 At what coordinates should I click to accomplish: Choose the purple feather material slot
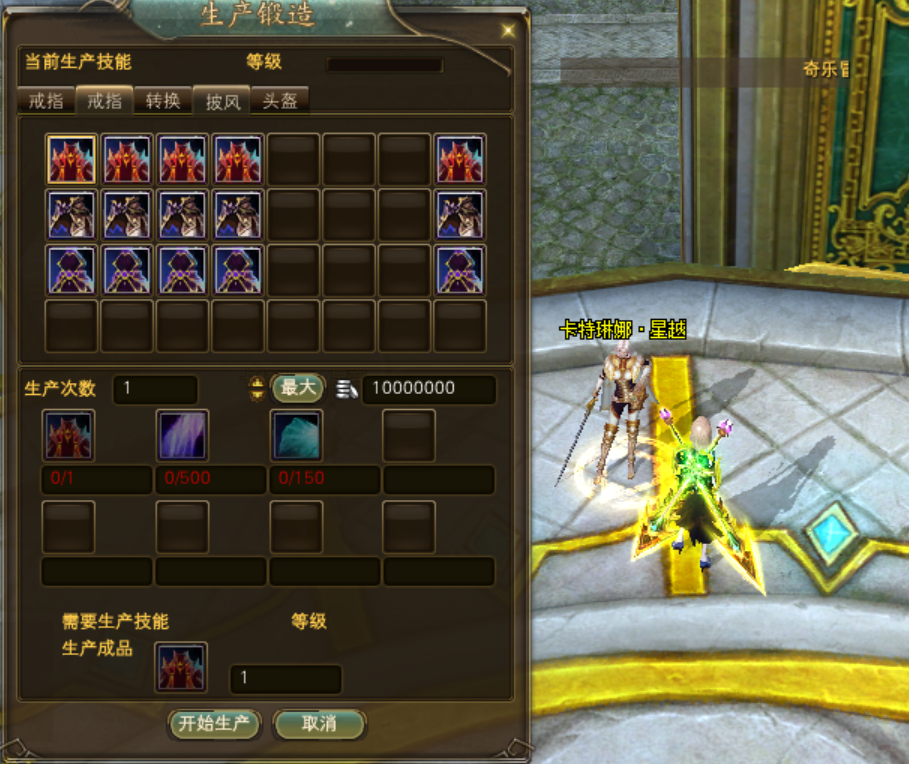pos(183,435)
